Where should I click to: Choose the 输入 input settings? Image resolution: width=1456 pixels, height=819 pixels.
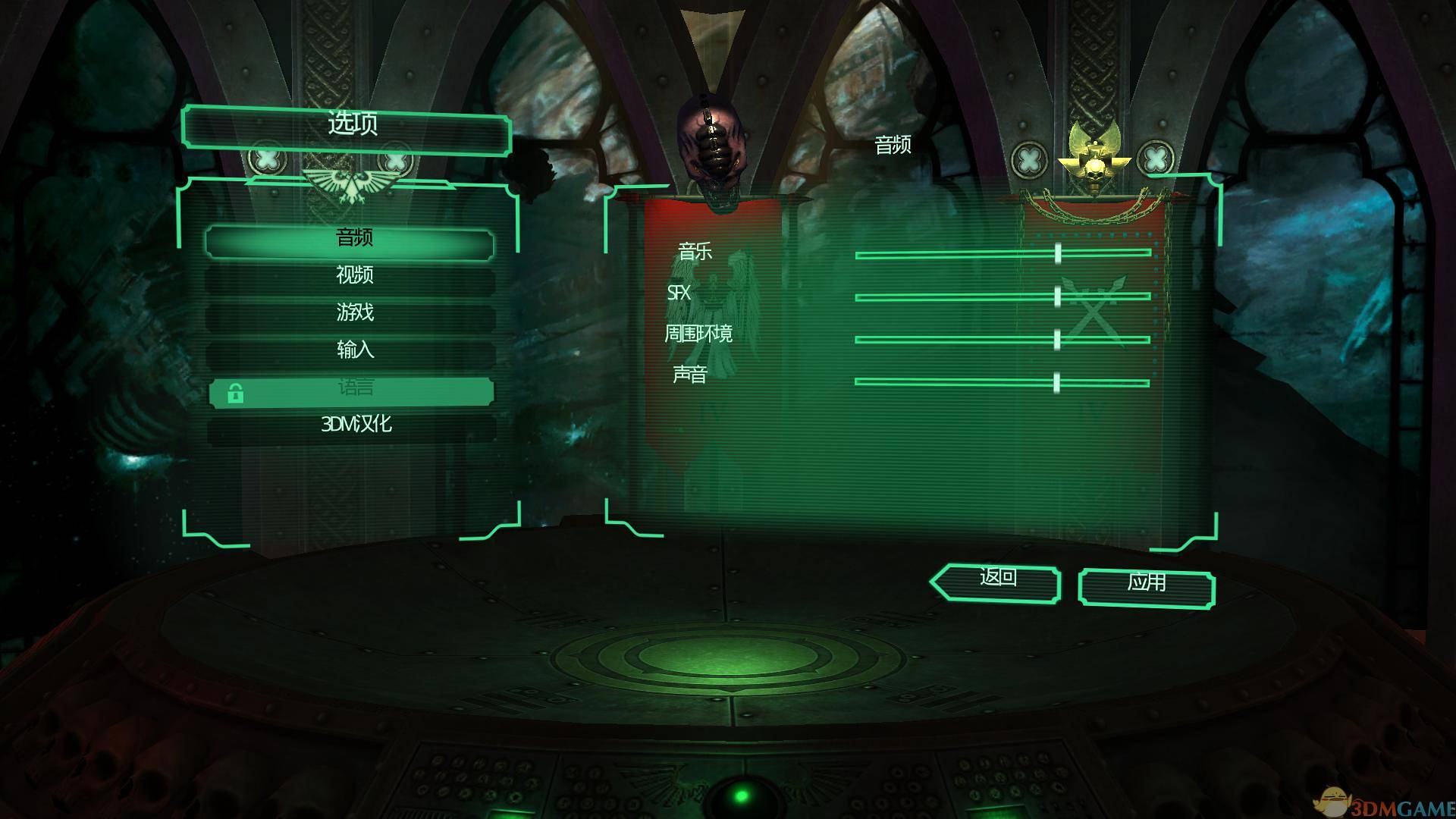(x=353, y=350)
